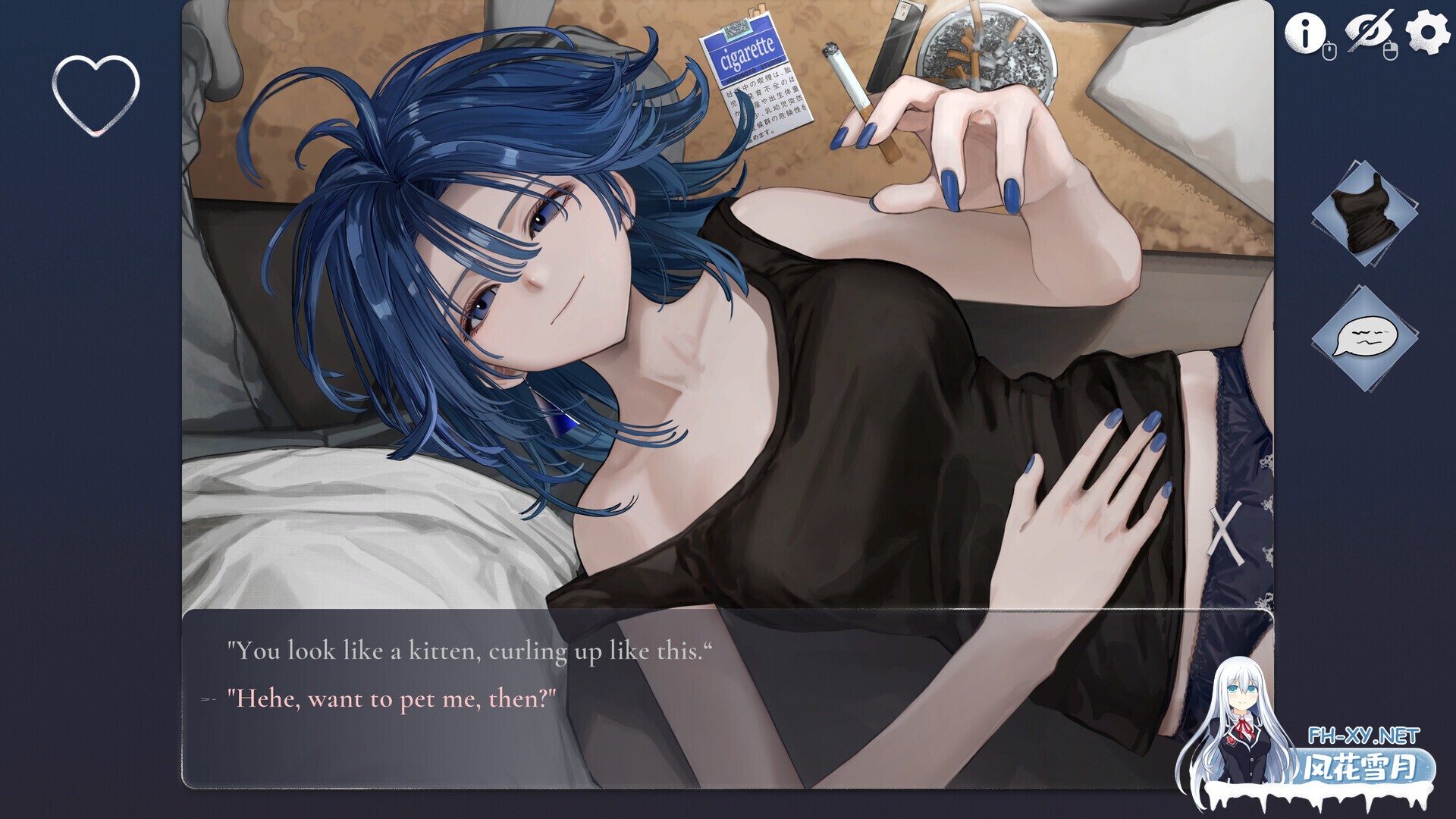Click the heart icon on the left side

pyautogui.click(x=95, y=97)
